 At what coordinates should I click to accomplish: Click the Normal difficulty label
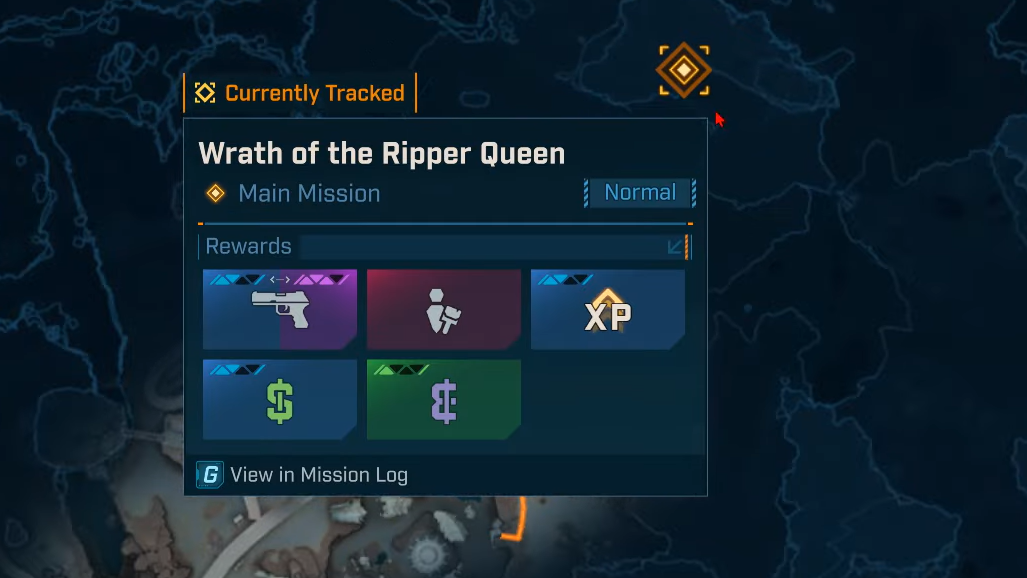640,193
